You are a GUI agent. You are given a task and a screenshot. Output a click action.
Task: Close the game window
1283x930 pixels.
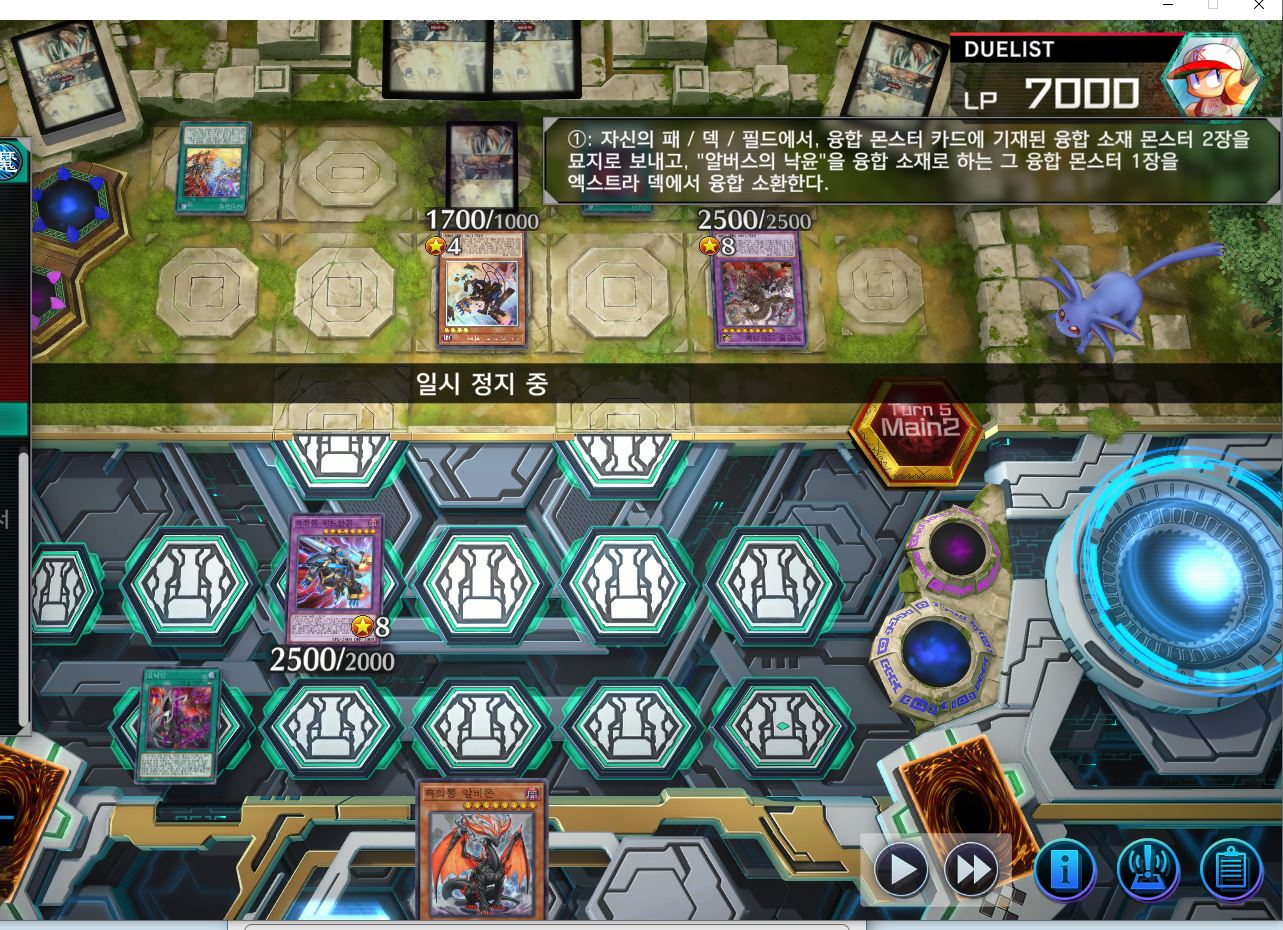1259,6
